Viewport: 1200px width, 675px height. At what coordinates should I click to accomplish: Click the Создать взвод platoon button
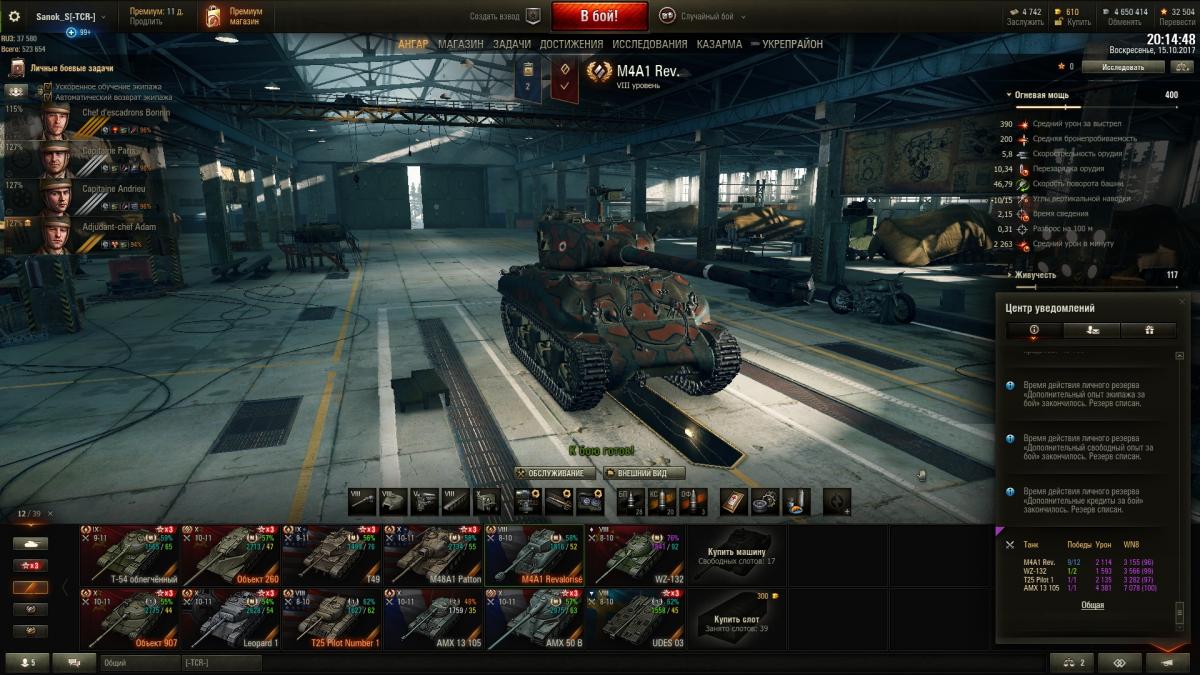click(x=506, y=16)
